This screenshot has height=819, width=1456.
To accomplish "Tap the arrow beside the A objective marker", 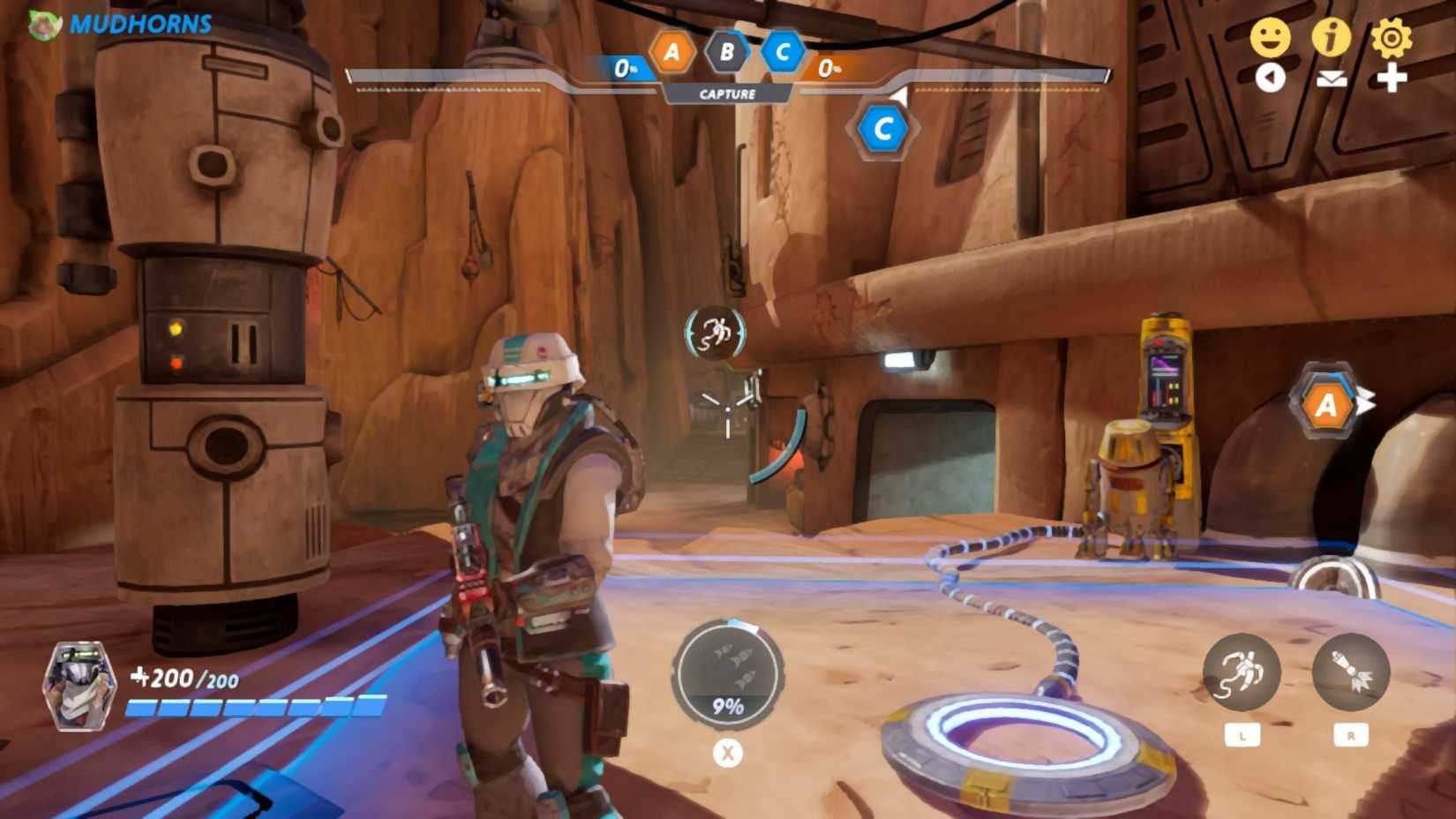I will 1366,402.
